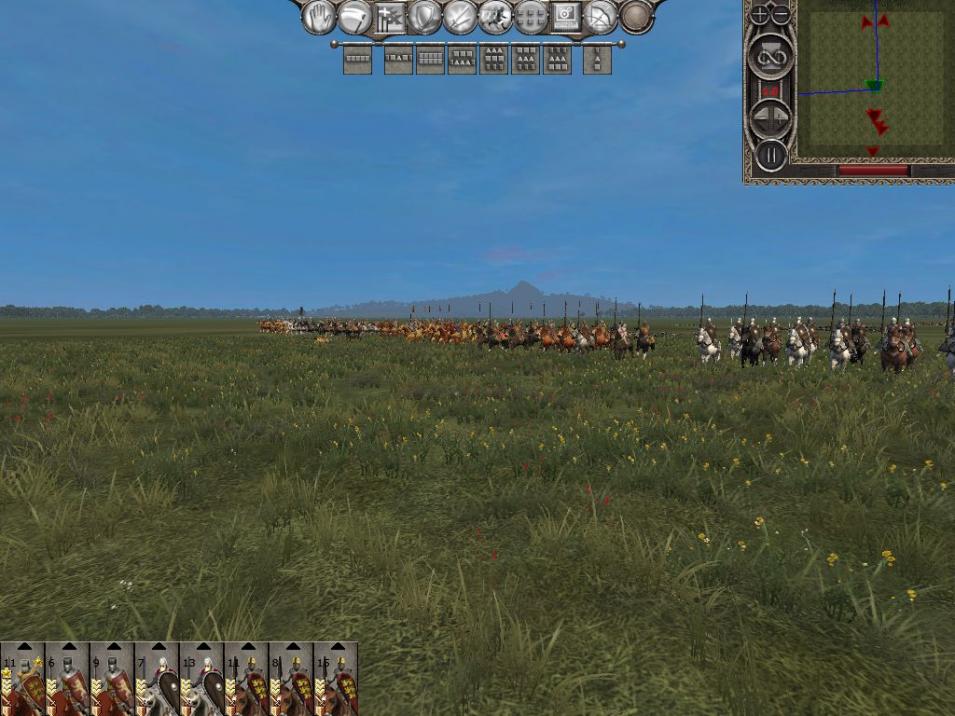Toggle the bow and arrow fire-at-will button
This screenshot has width=955, height=716.
click(x=600, y=17)
